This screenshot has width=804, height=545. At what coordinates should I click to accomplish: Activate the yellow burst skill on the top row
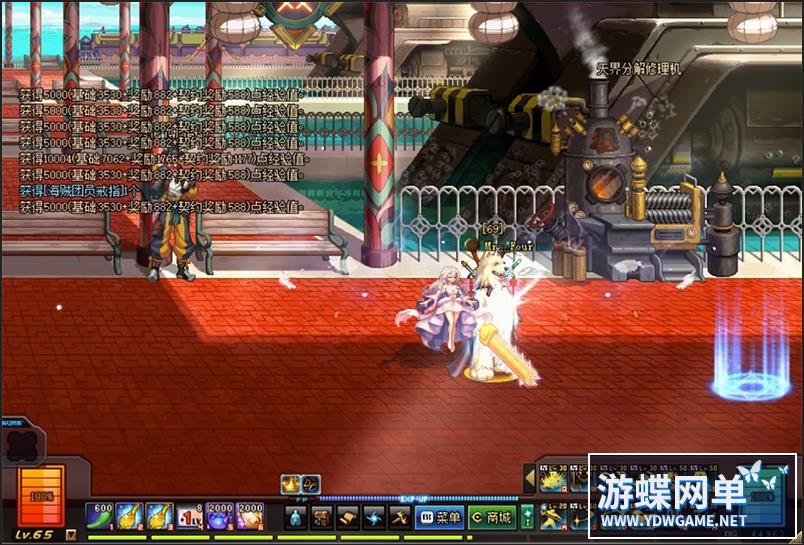[x=553, y=481]
